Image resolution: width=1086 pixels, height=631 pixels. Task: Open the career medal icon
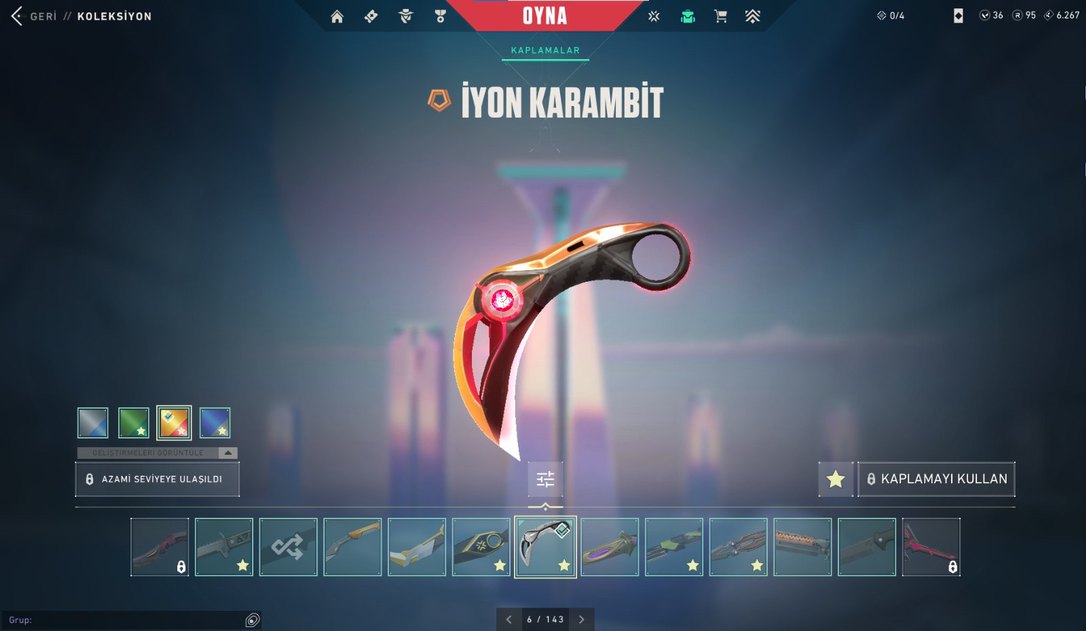tap(439, 16)
